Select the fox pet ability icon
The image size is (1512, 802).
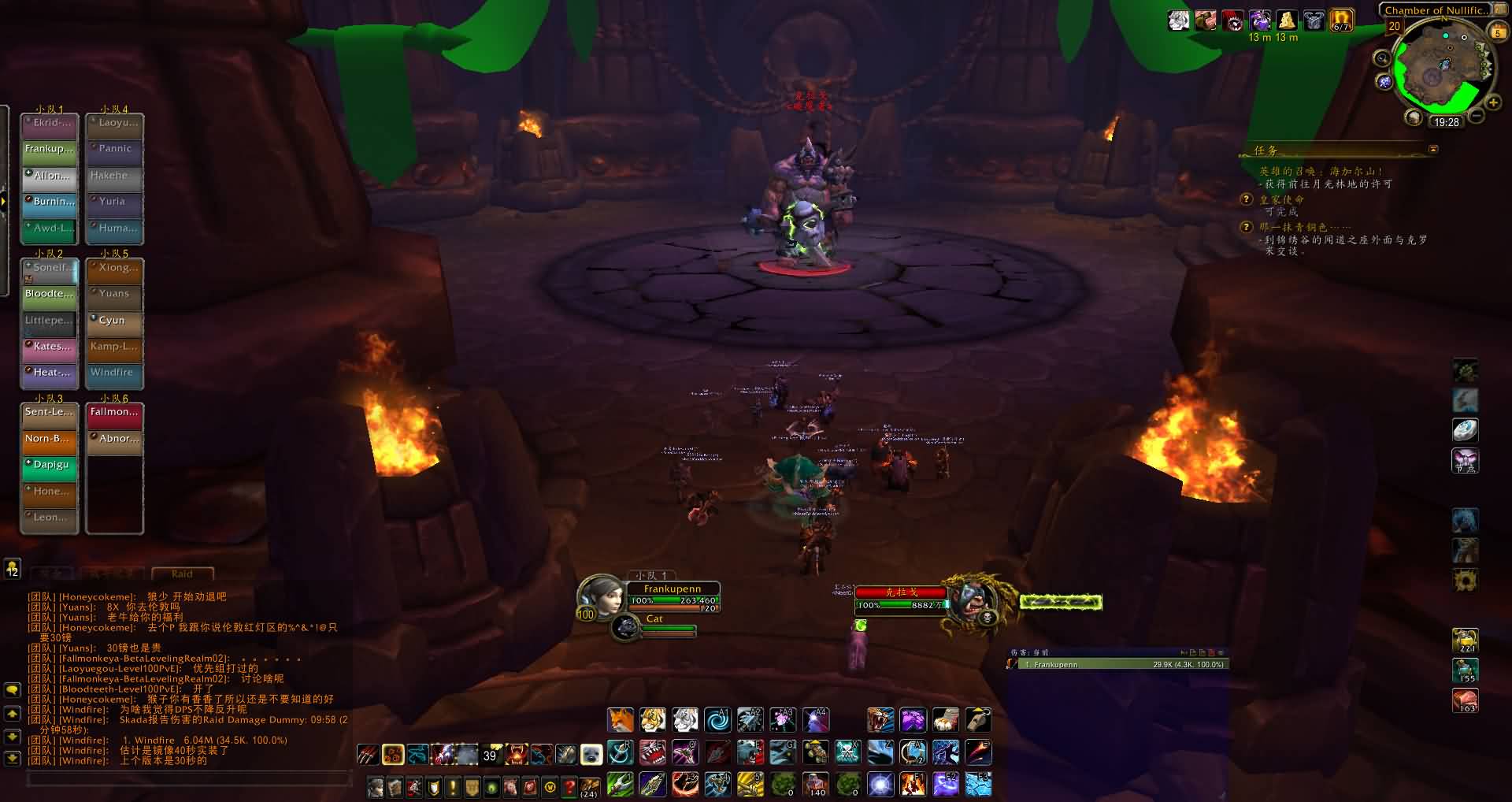[x=621, y=719]
